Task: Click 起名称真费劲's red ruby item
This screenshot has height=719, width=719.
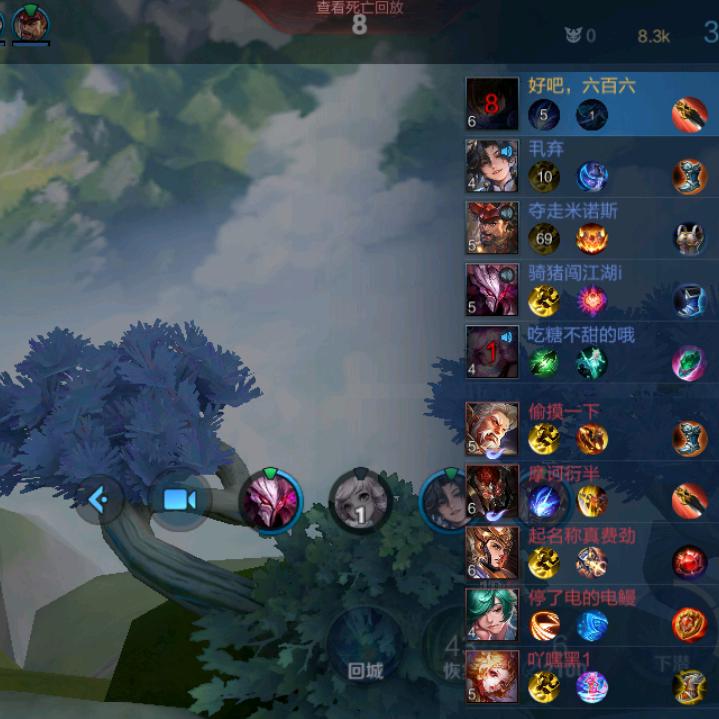Action: [x=690, y=562]
